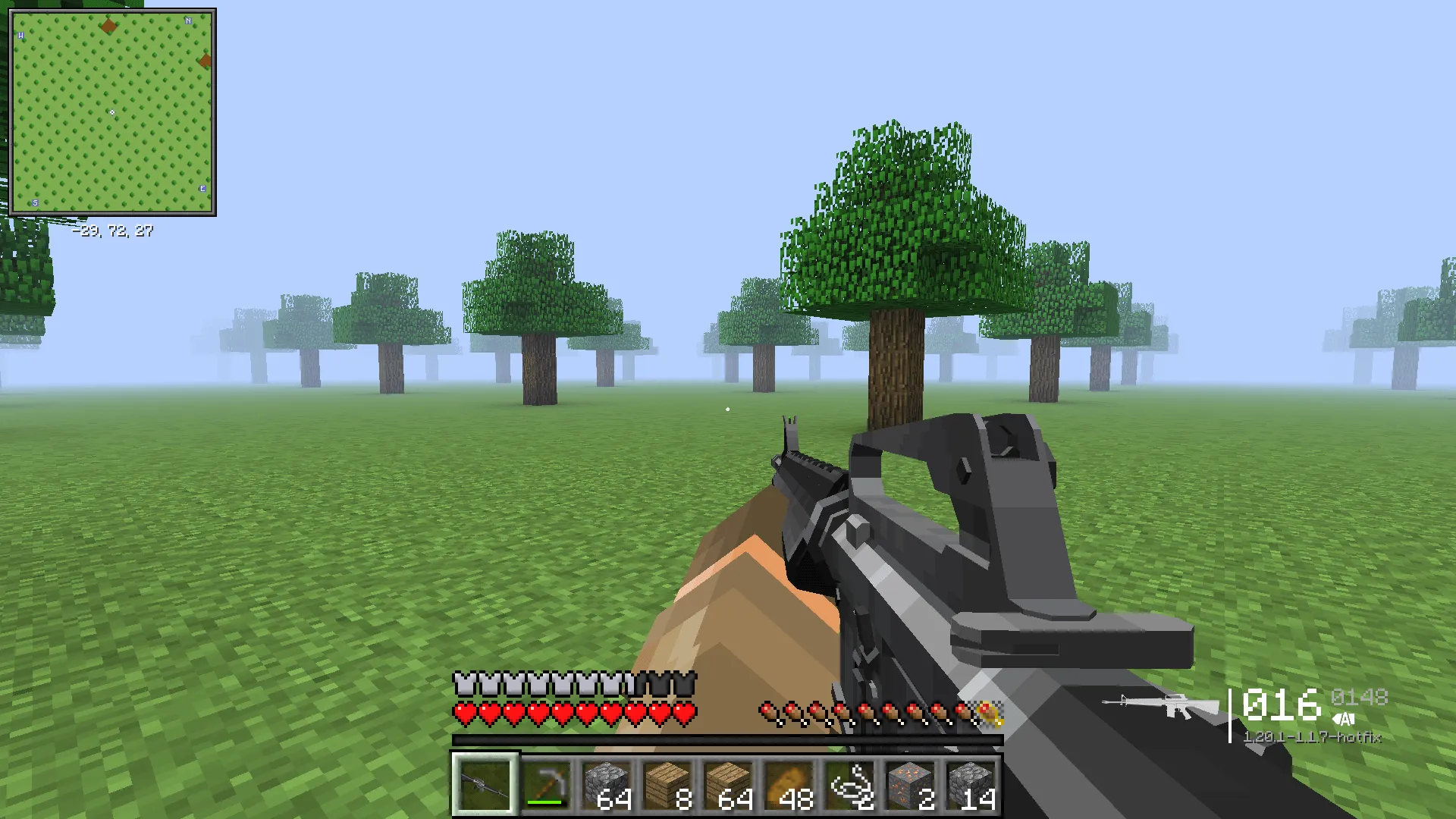Click the M16 weapon icon in the ammo HUD

(x=1166, y=705)
